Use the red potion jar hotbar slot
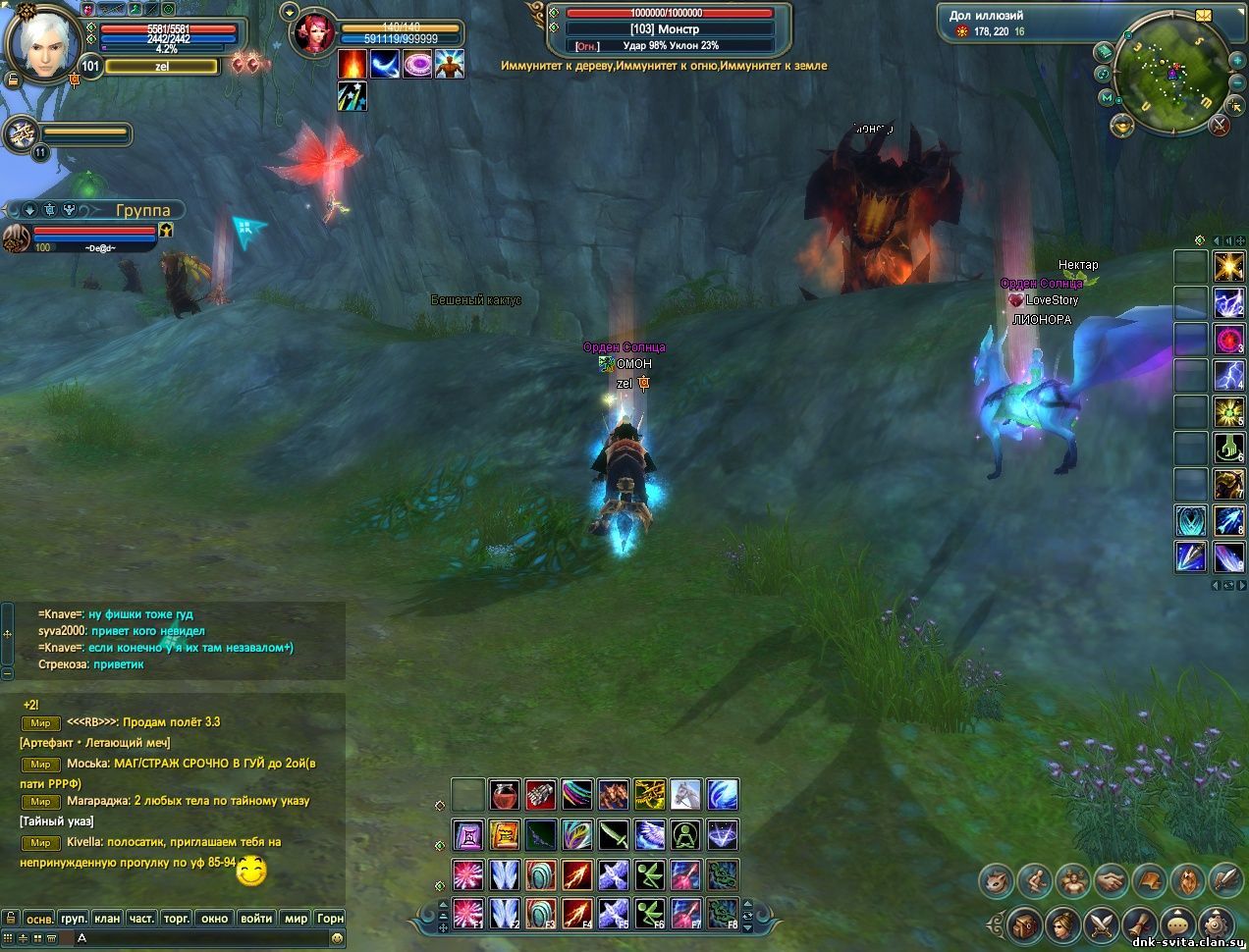The image size is (1249, 952). (505, 794)
